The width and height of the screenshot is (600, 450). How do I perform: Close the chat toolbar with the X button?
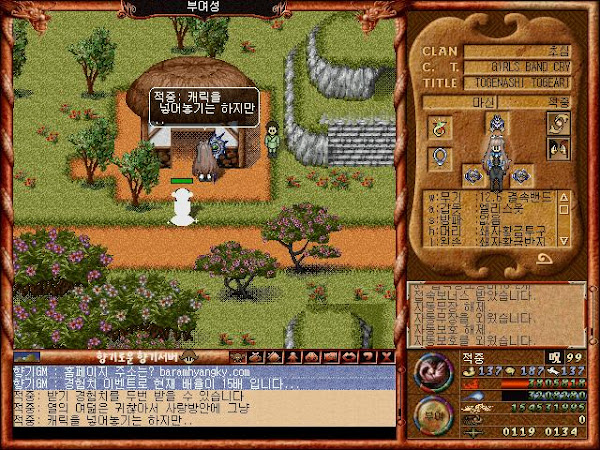pos(386,356)
